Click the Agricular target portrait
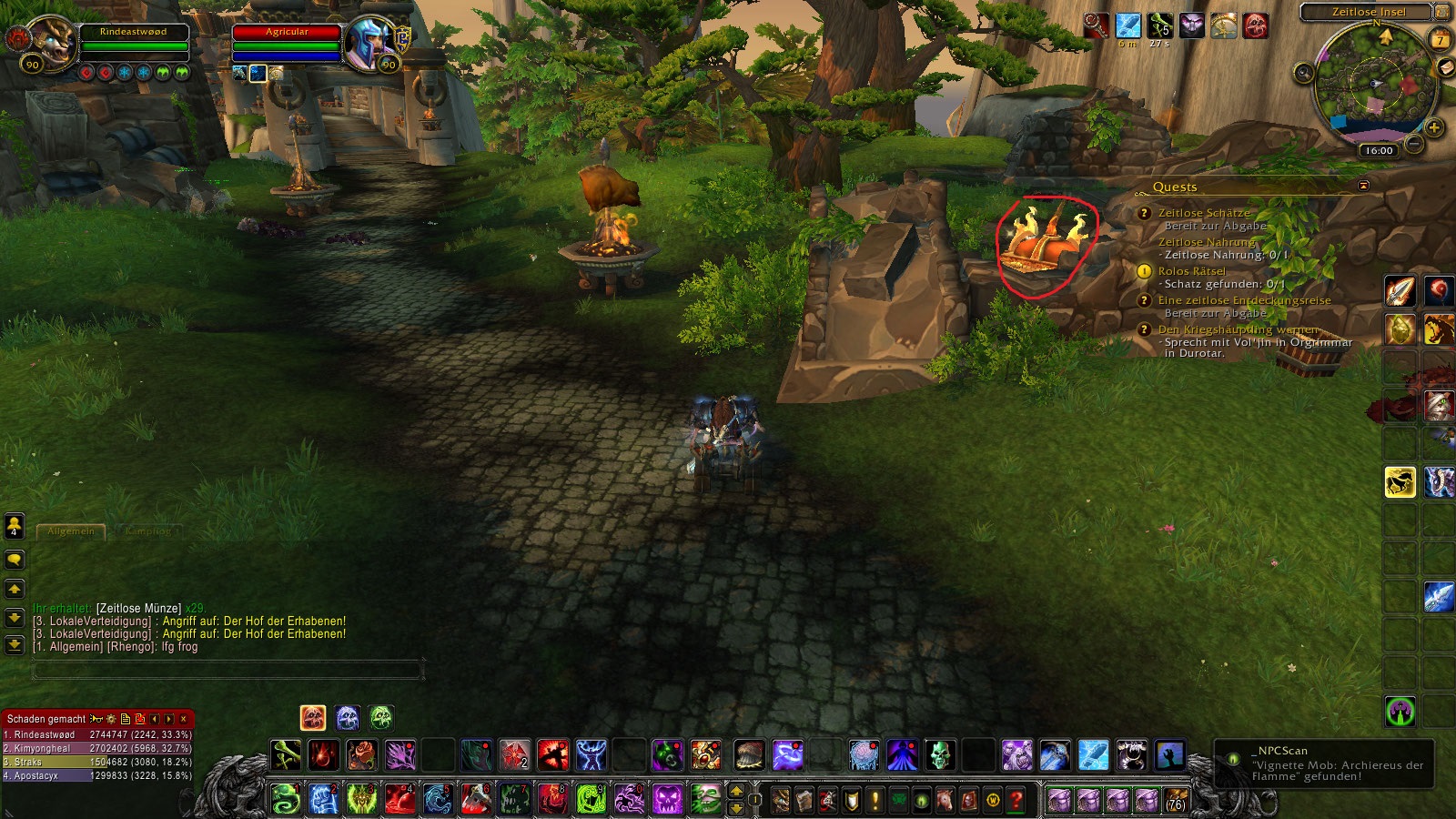1456x819 pixels. click(369, 43)
